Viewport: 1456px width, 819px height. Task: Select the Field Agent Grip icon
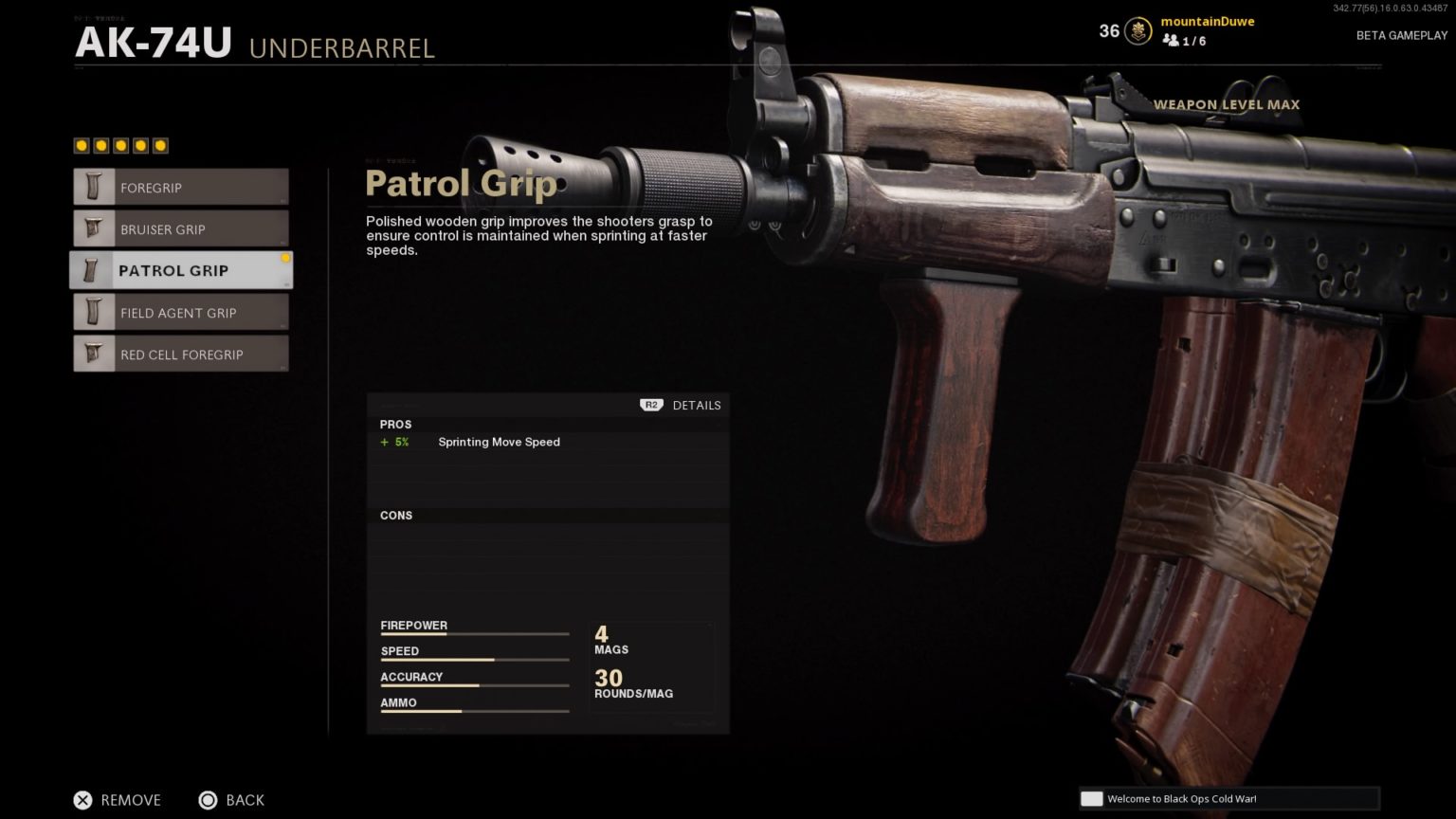click(93, 312)
